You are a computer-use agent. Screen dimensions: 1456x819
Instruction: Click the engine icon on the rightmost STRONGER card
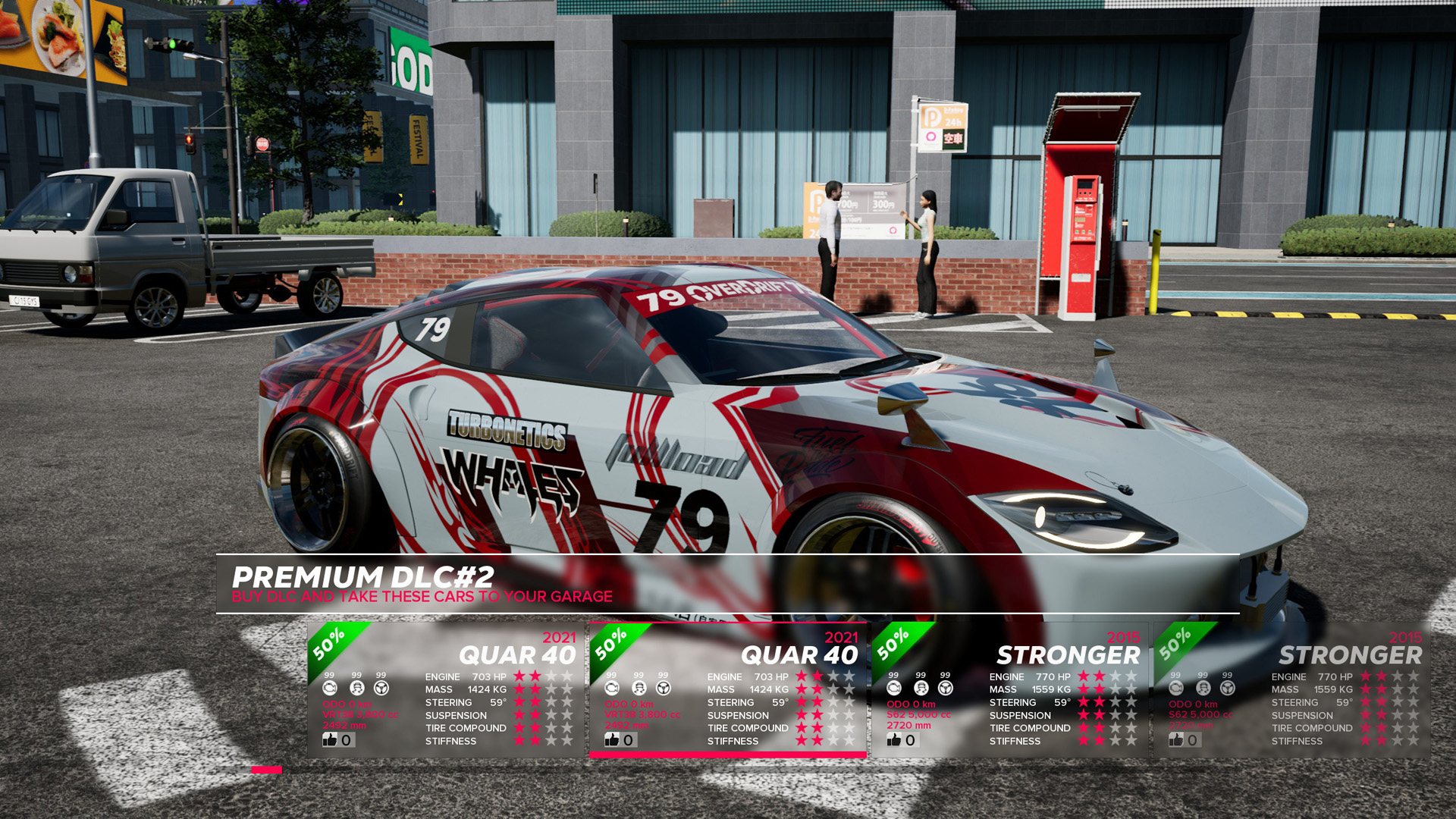point(1178,688)
